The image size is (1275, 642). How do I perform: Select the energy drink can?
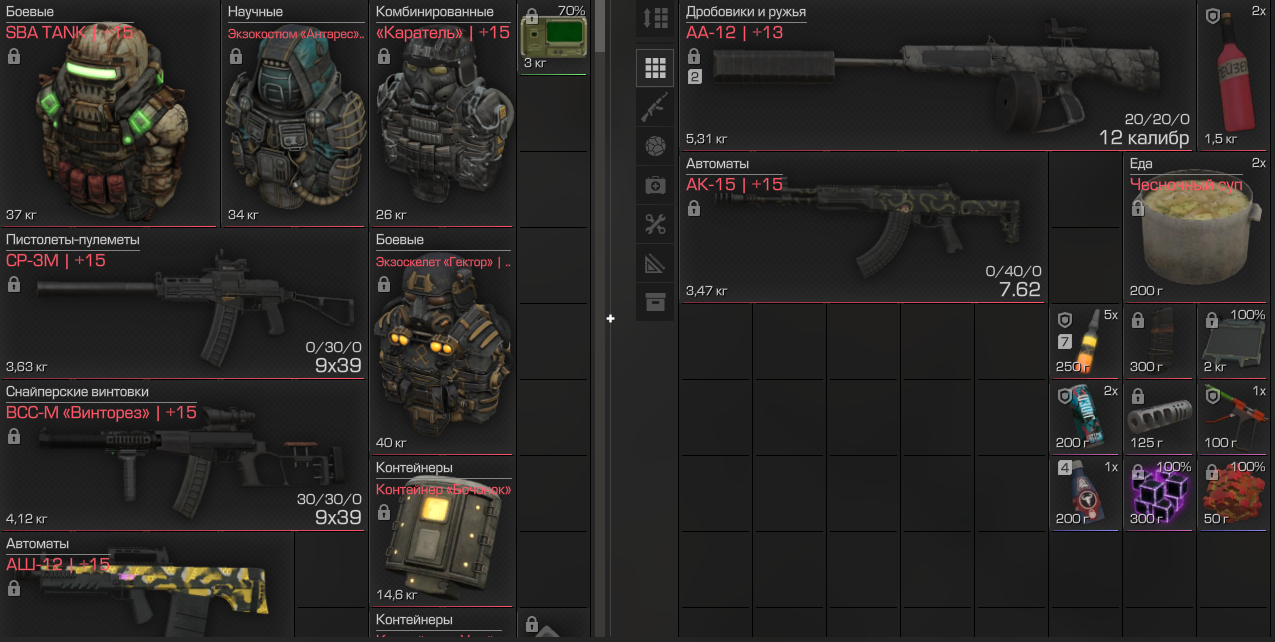pos(1086,416)
